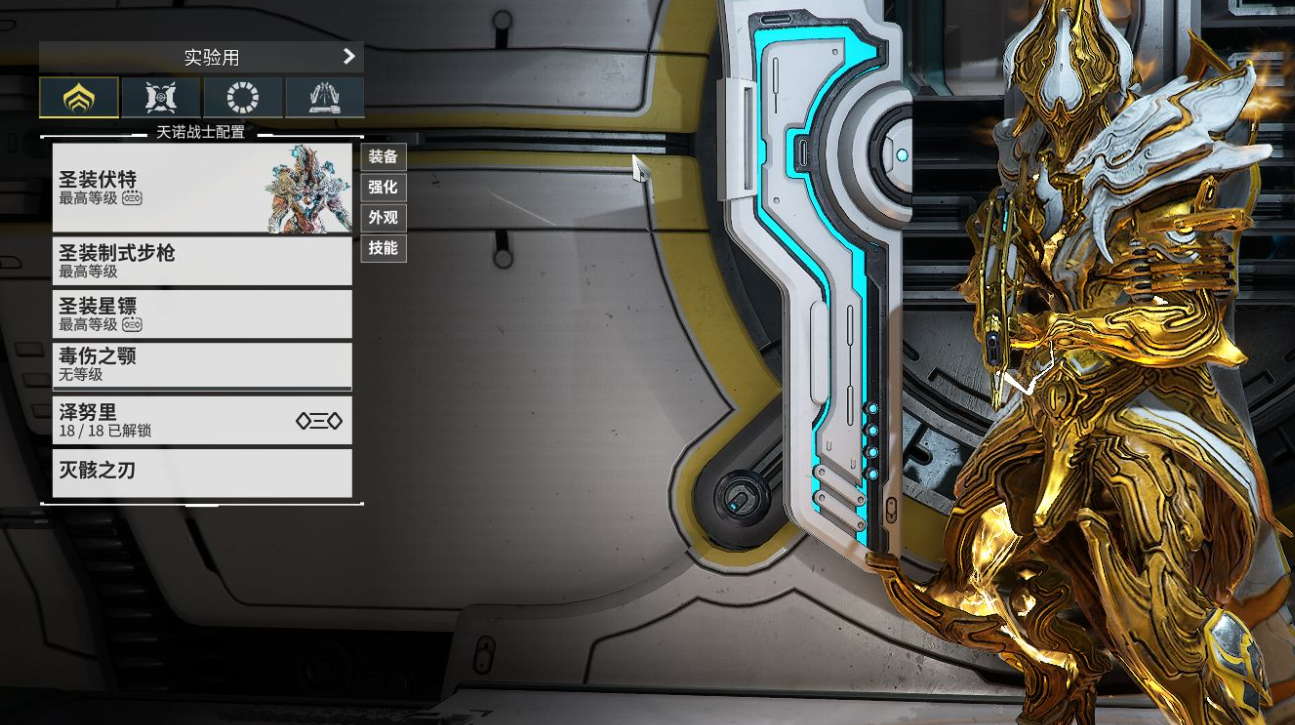Select the second loadout category tab
Viewport: 1295px width, 725px height.
161,98
